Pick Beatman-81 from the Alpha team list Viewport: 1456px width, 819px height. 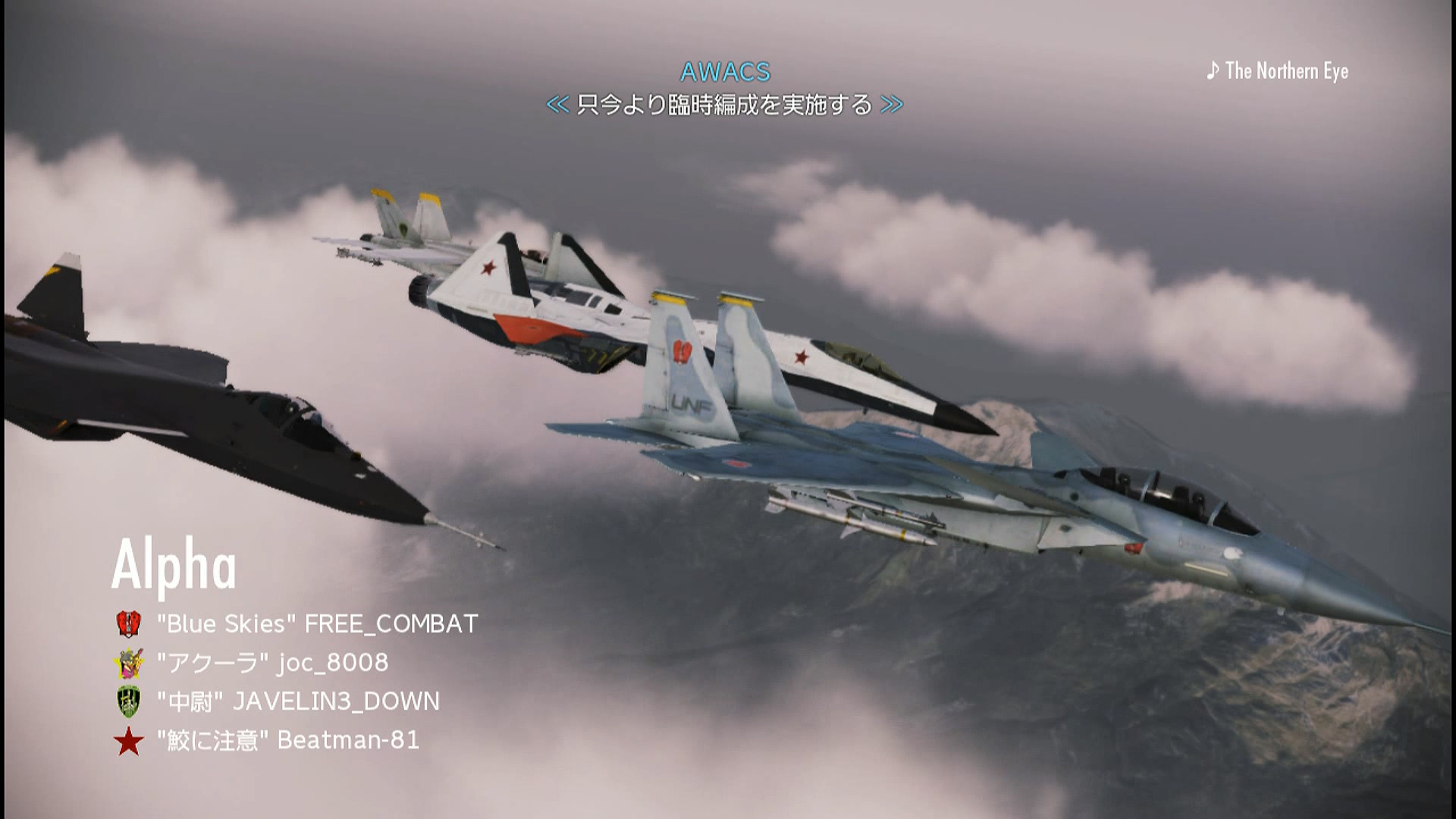pyautogui.click(x=288, y=740)
